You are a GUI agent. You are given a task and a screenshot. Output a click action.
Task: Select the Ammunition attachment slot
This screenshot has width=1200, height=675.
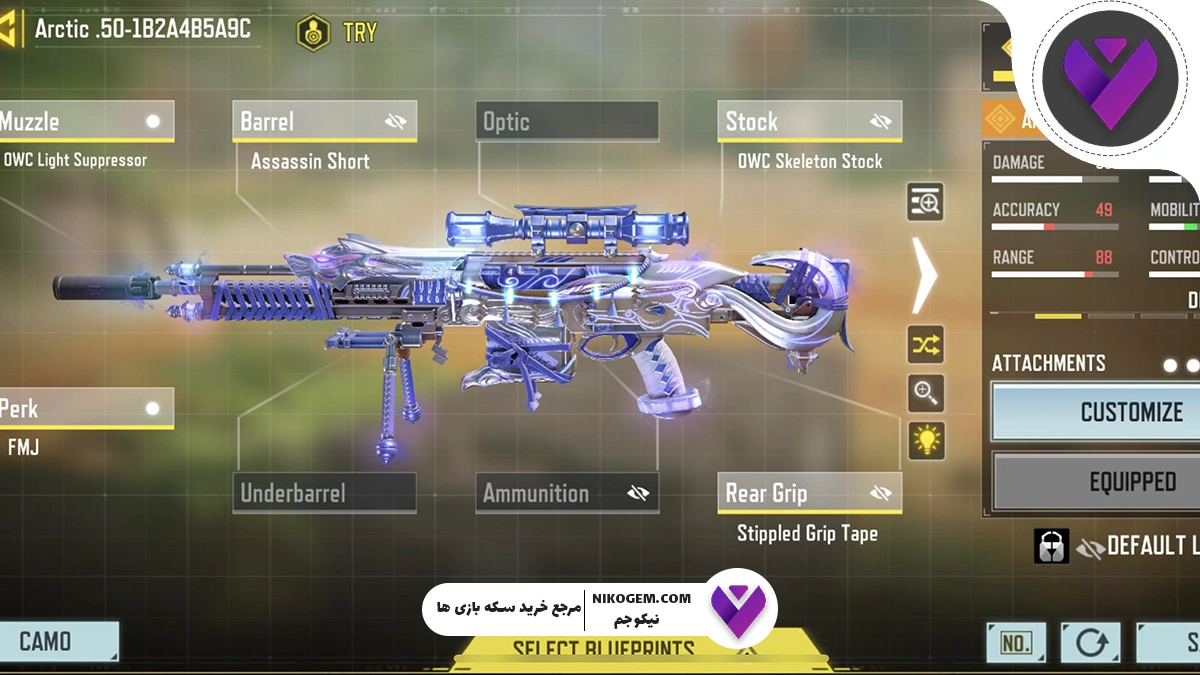point(567,493)
